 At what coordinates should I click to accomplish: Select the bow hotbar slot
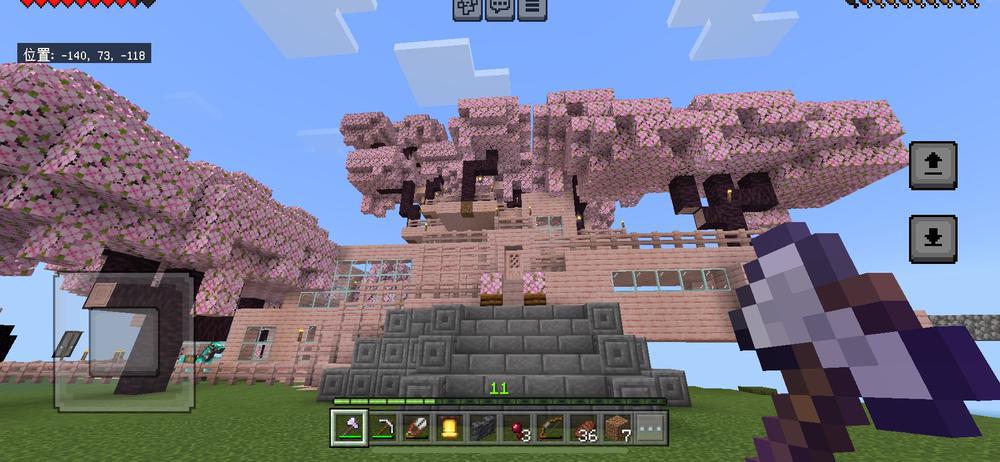pos(550,428)
